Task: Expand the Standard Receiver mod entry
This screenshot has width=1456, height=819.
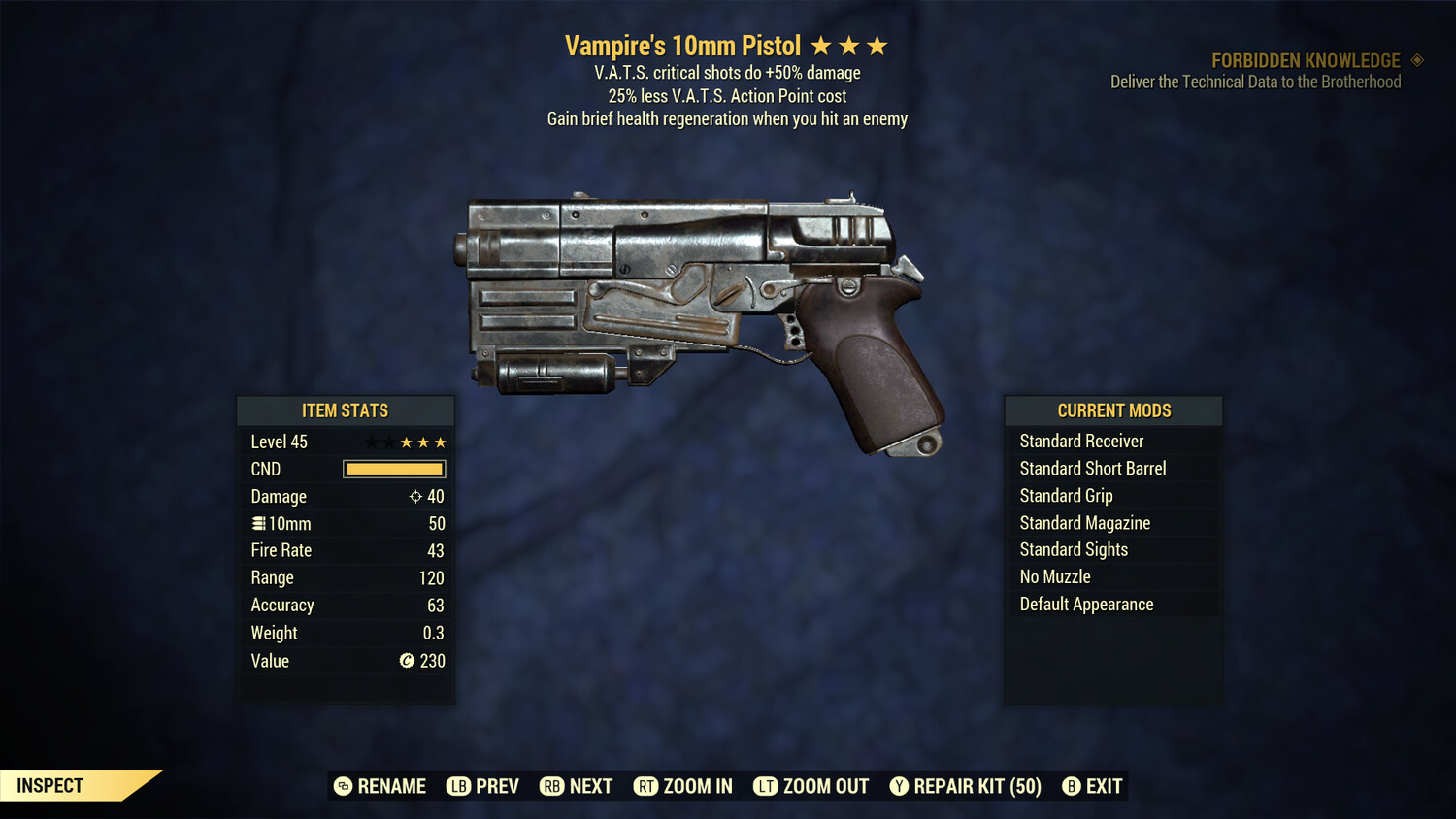Action: 1081,441
